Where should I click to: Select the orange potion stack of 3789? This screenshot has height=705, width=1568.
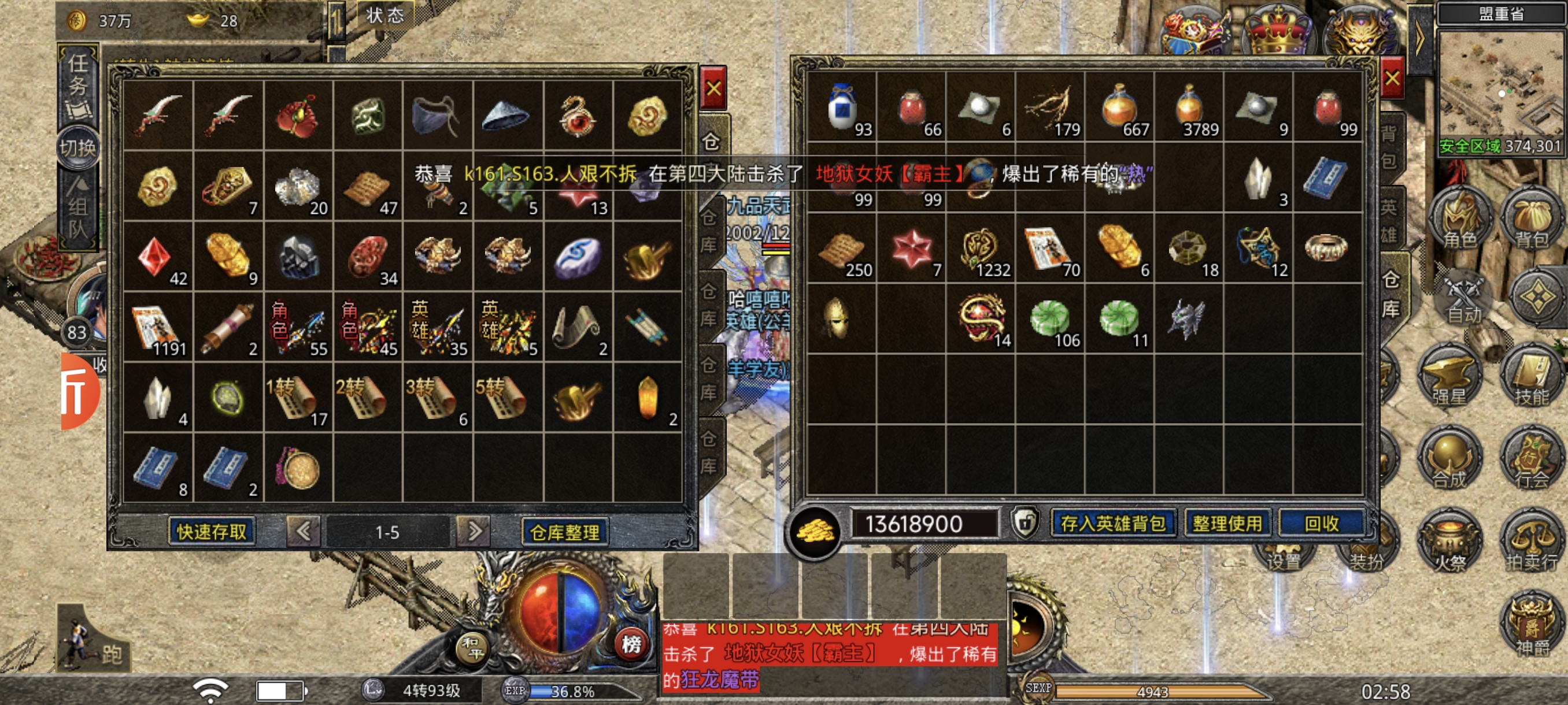pos(1189,108)
